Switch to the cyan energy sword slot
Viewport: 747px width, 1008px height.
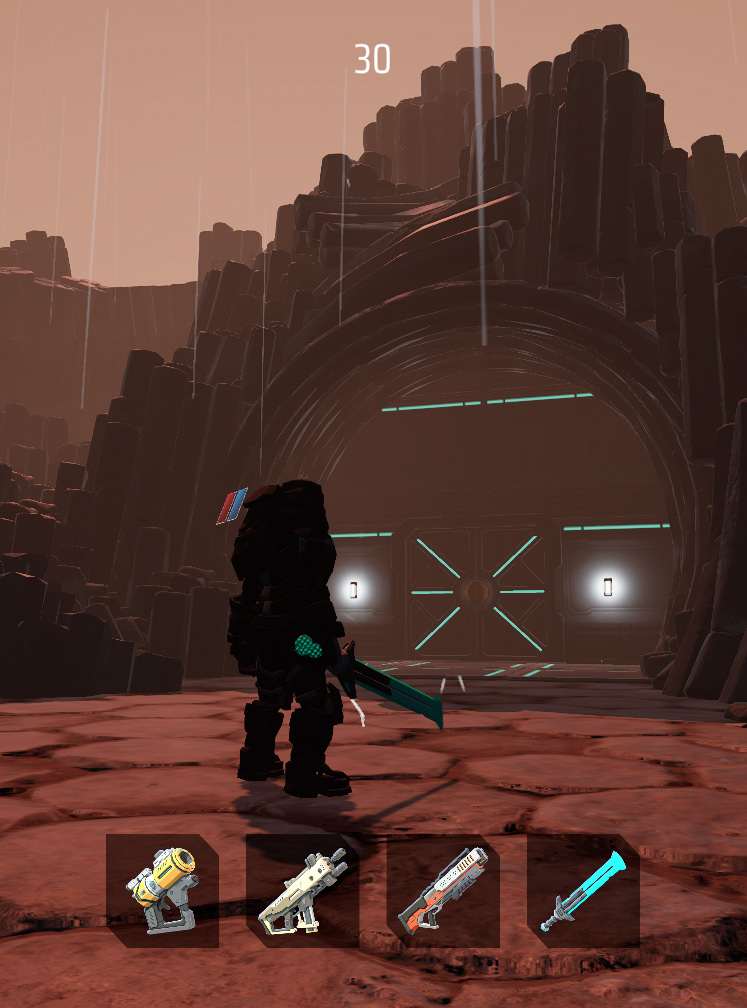[x=583, y=890]
